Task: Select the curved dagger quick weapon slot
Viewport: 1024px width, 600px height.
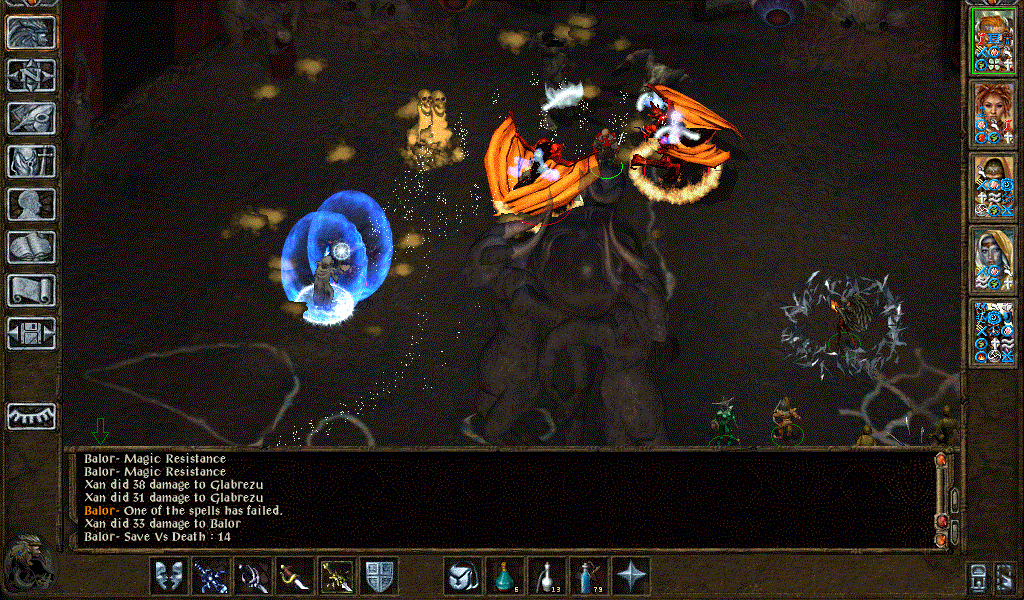Action: pyautogui.click(x=294, y=576)
